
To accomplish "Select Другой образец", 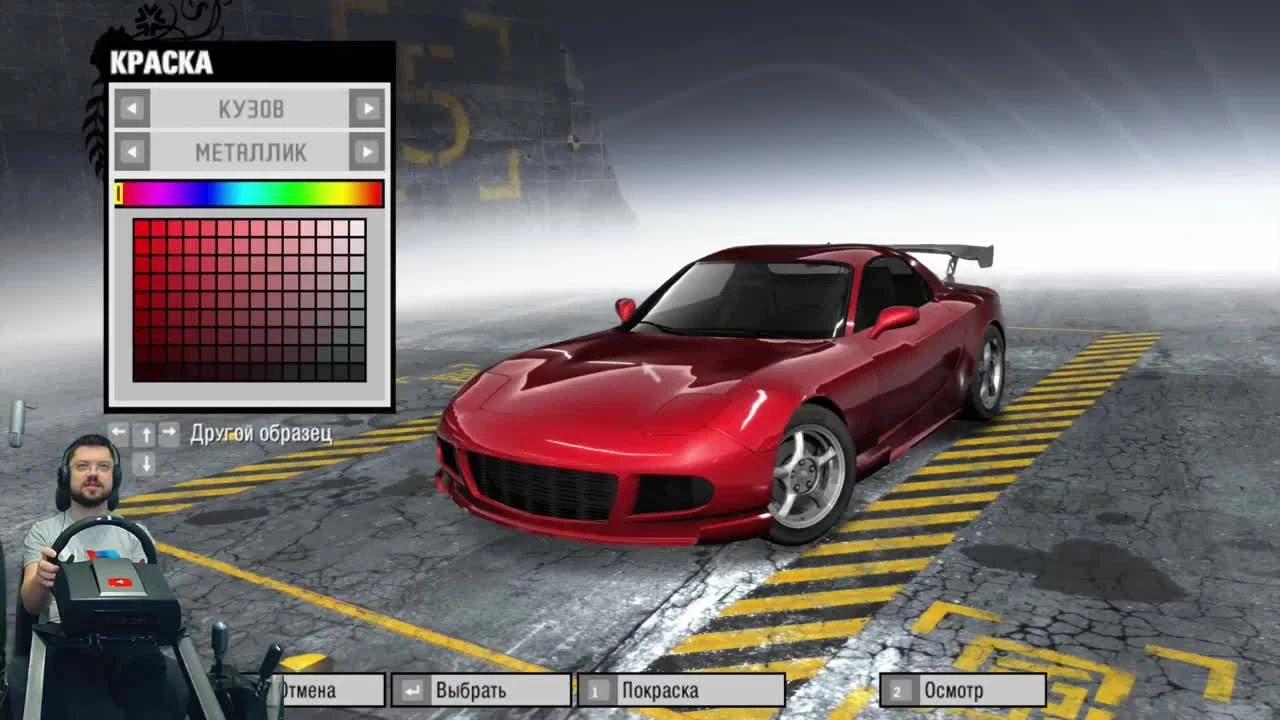I will [x=260, y=433].
